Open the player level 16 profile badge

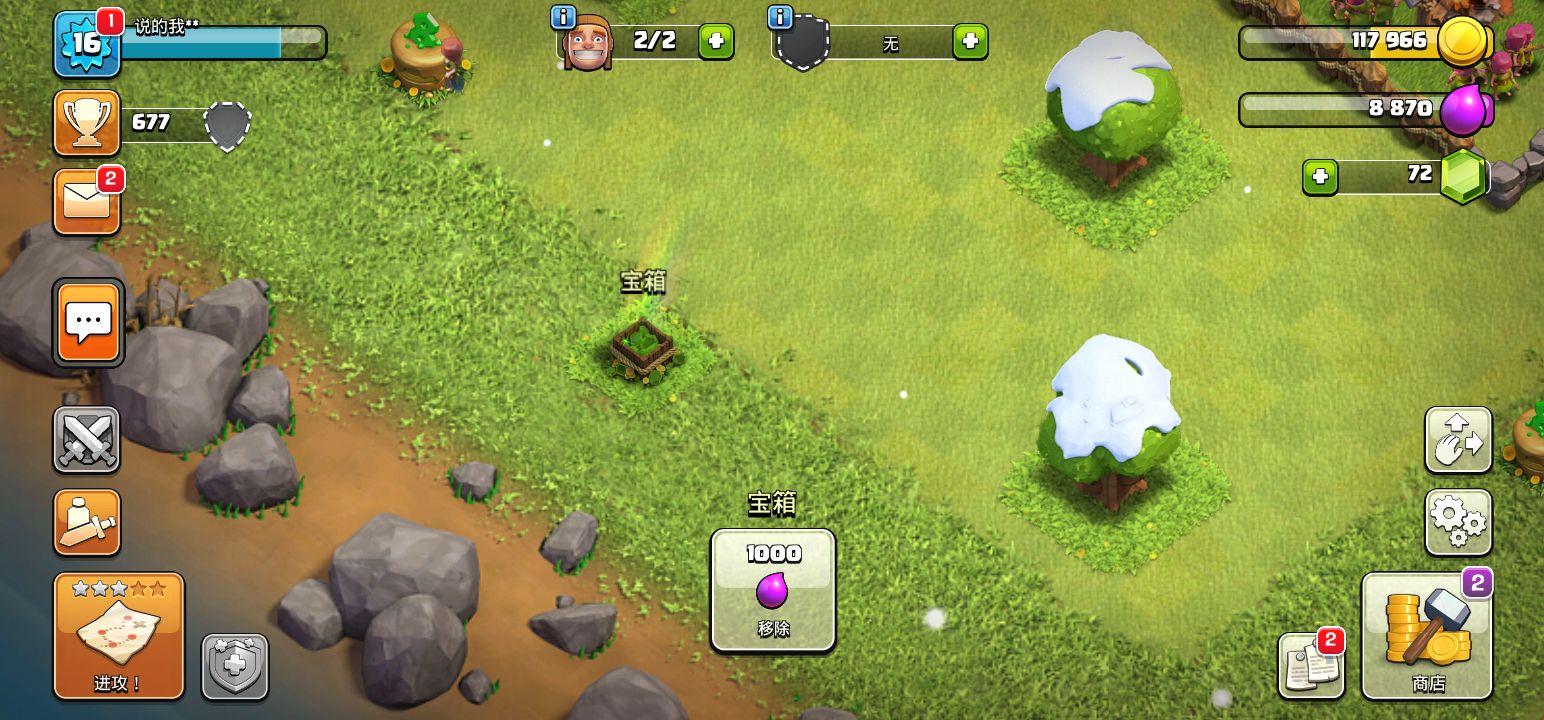click(86, 44)
